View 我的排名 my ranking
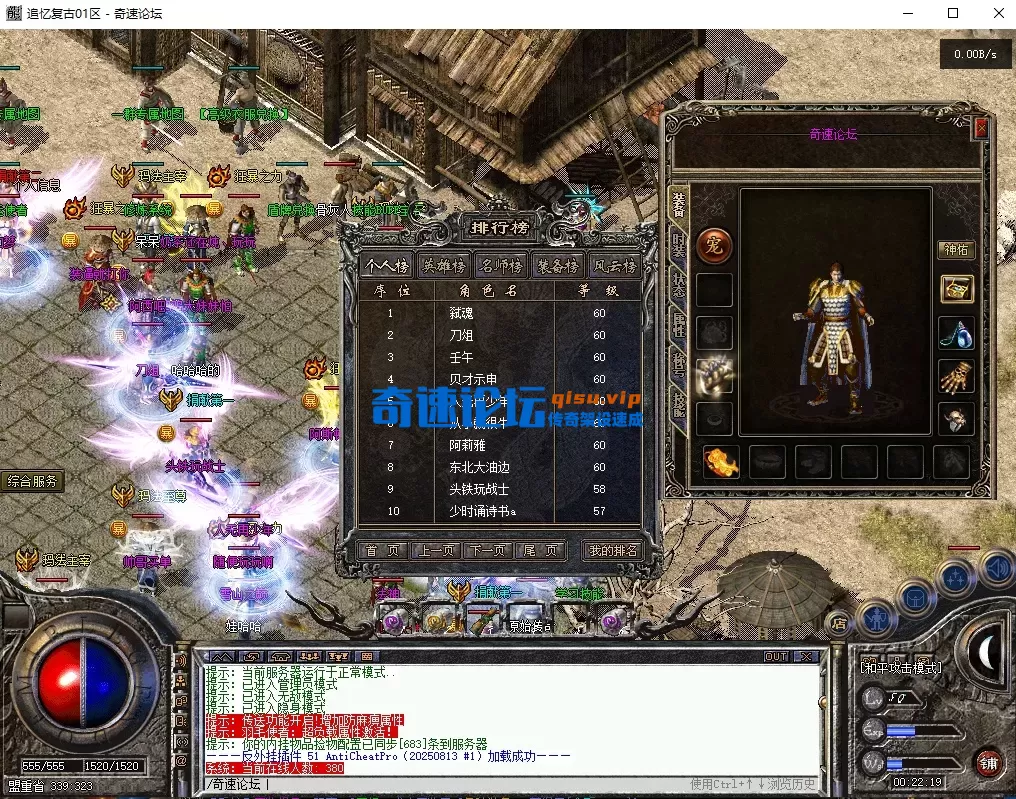The height and width of the screenshot is (799, 1016). point(611,550)
